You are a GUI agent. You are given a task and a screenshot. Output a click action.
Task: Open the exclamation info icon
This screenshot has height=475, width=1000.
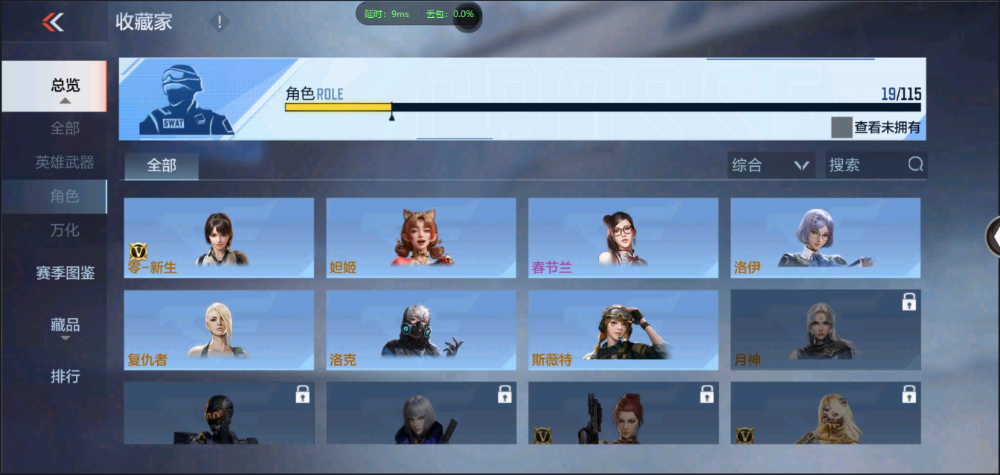tap(220, 22)
